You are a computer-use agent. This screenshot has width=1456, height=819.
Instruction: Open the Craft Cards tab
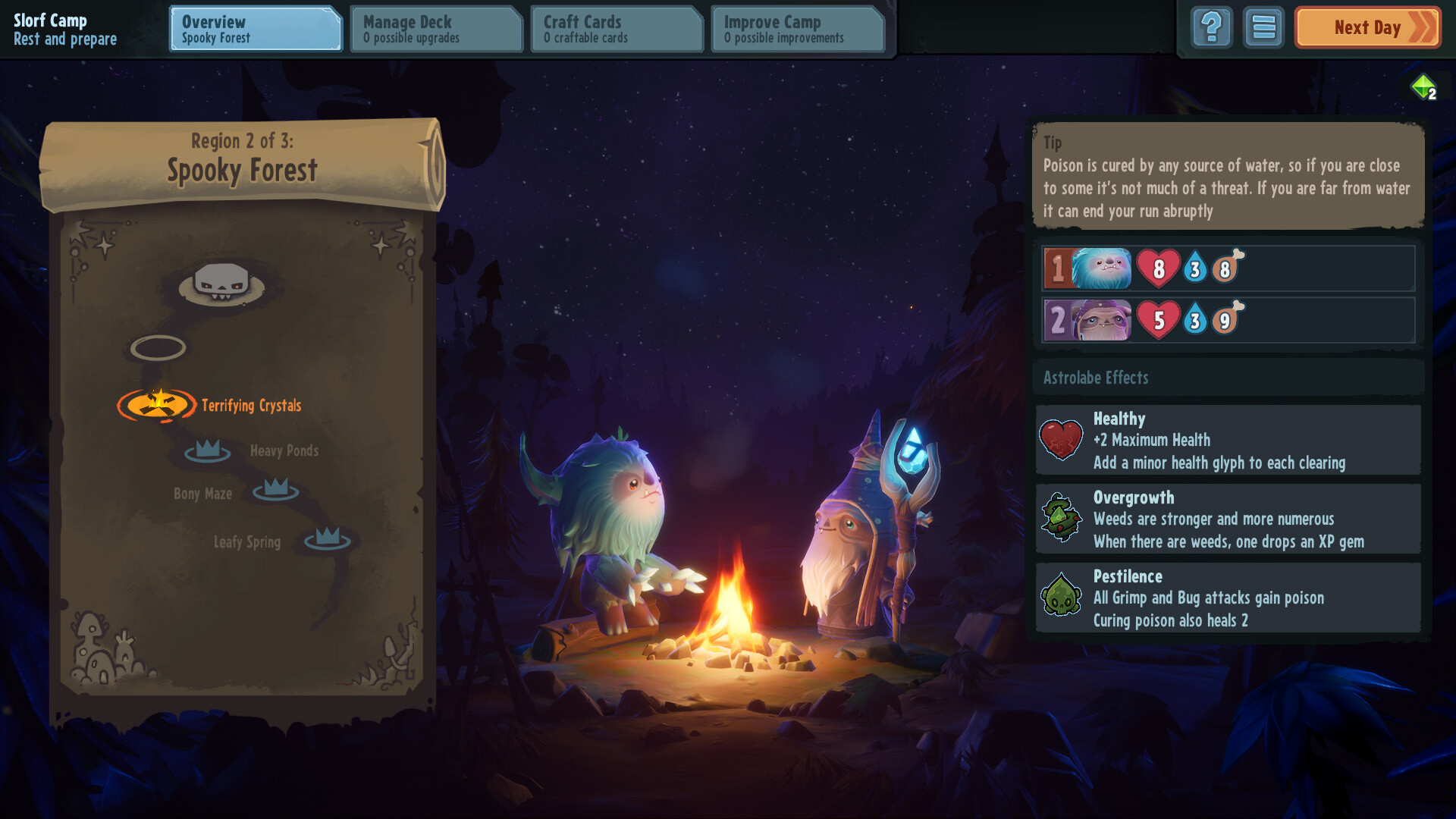coord(617,29)
